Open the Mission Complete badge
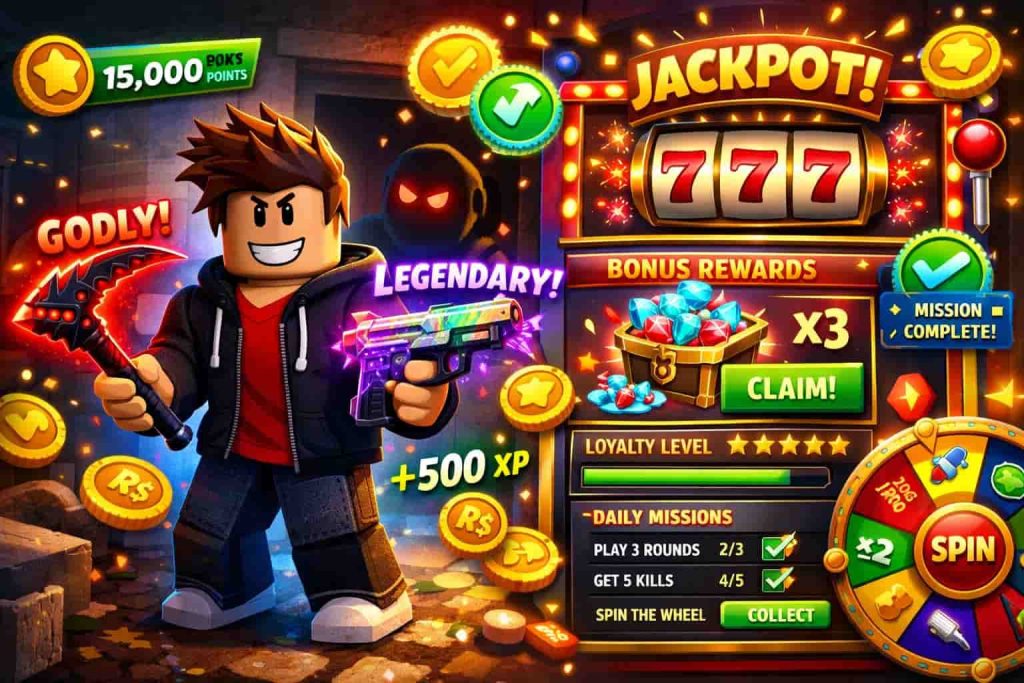This screenshot has width=1024, height=683. click(946, 320)
